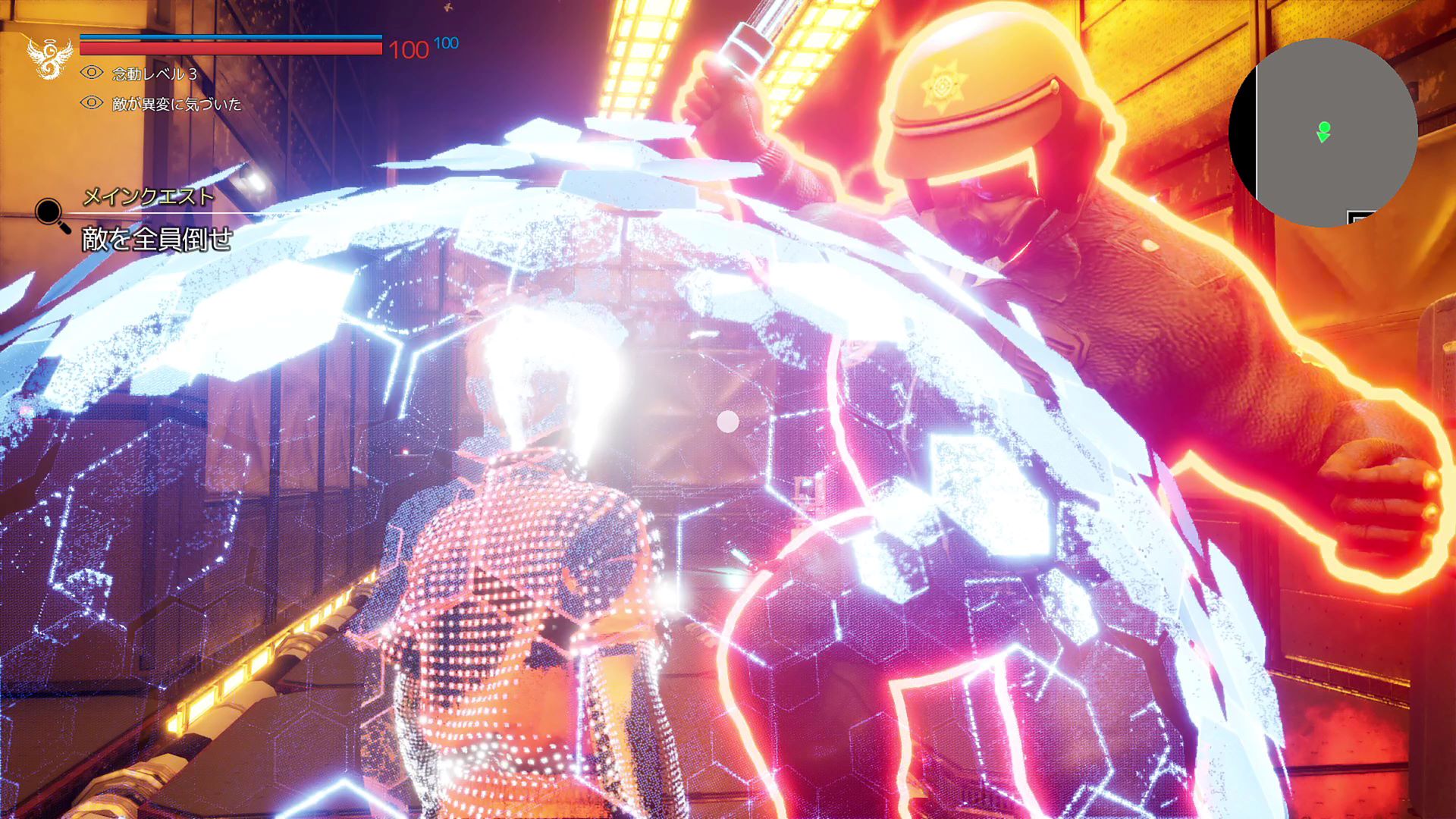Open the 敵を全員倒せ quest objective
The image size is (1456, 819).
157,240
